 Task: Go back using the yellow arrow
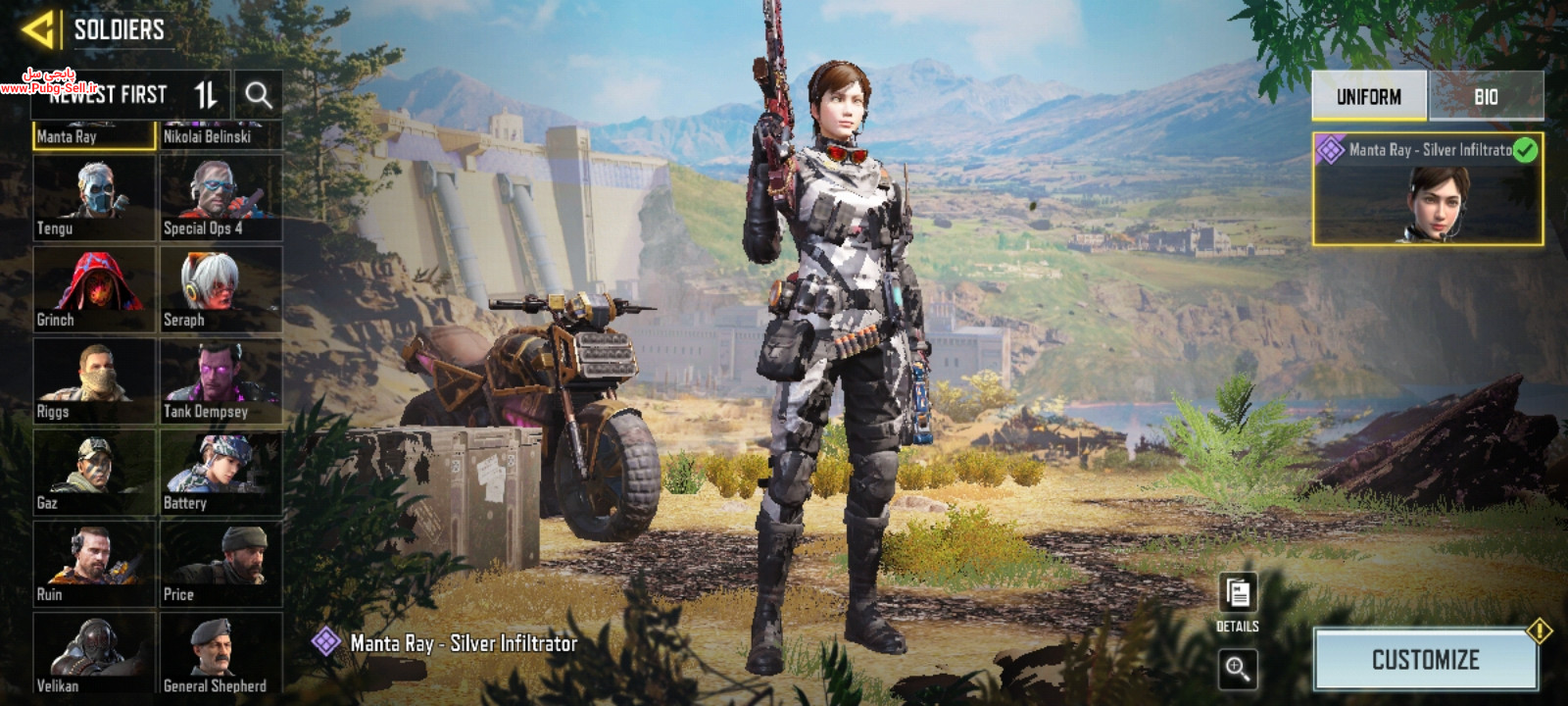(x=37, y=29)
